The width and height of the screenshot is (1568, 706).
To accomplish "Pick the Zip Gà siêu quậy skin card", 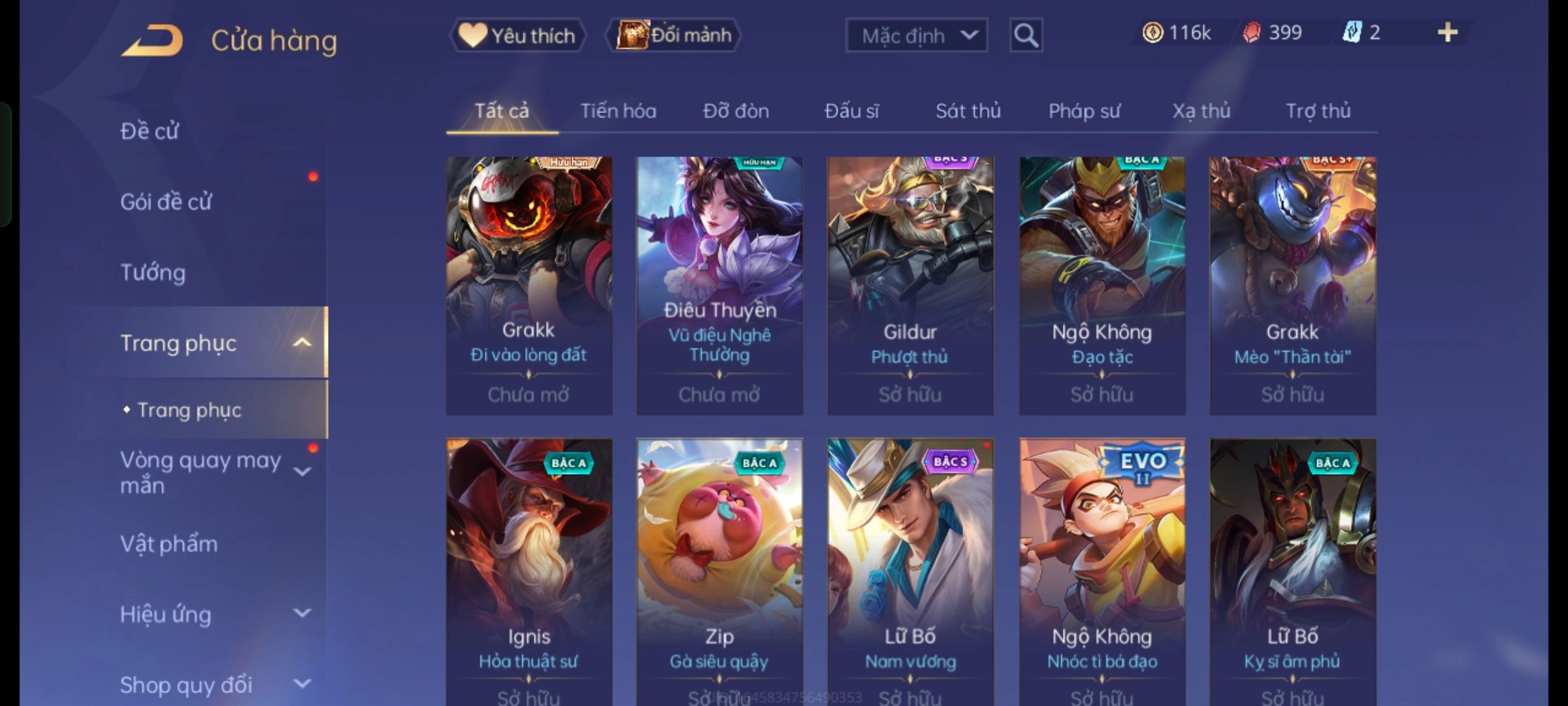I will pyautogui.click(x=719, y=569).
